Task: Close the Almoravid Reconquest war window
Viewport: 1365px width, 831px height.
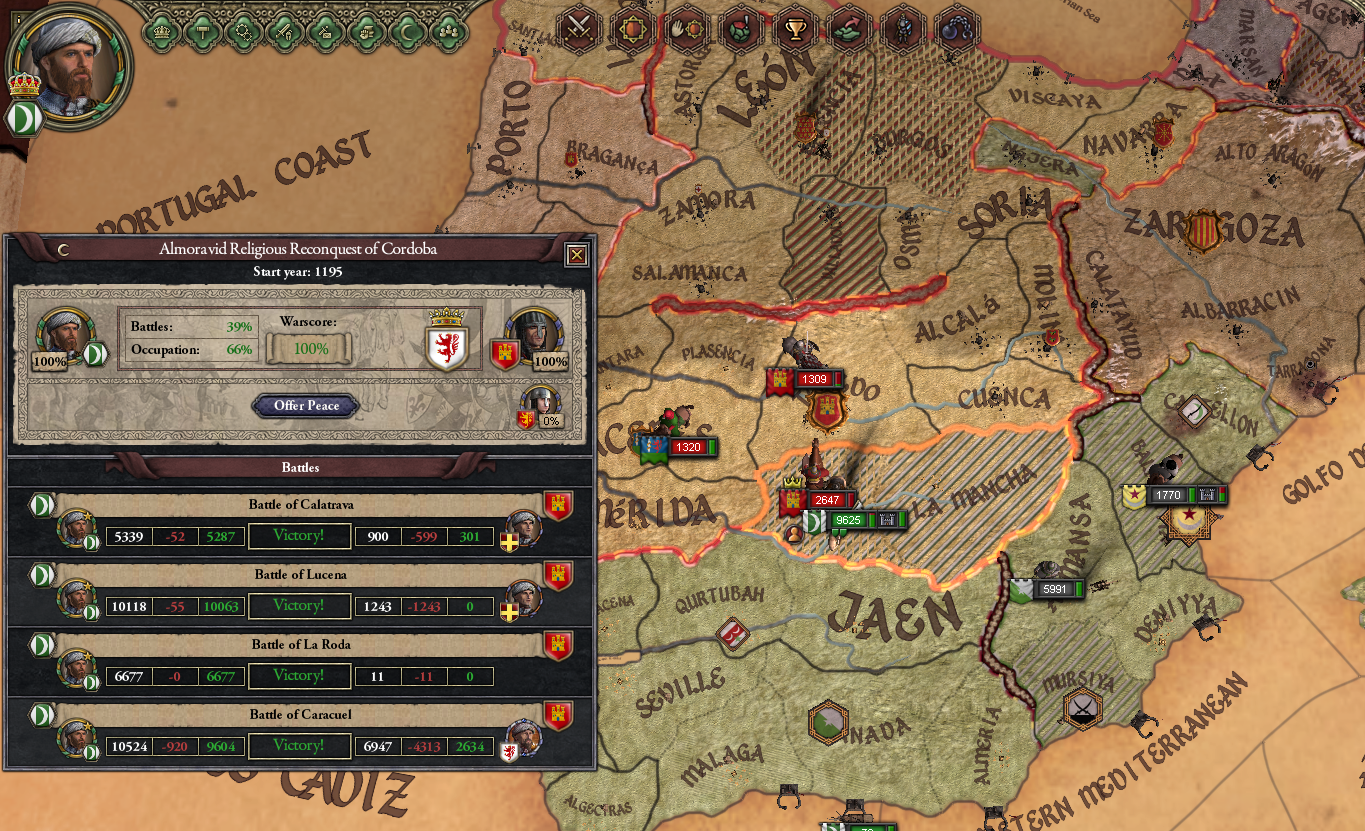Action: click(x=576, y=255)
